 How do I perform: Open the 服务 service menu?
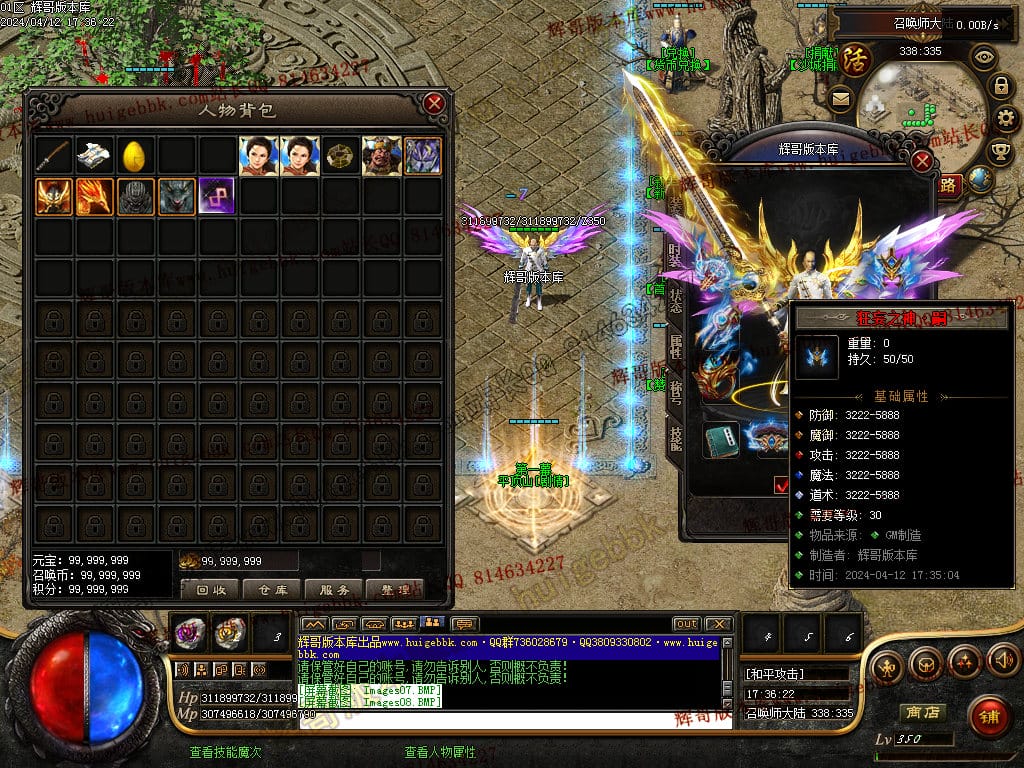pyautogui.click(x=333, y=589)
